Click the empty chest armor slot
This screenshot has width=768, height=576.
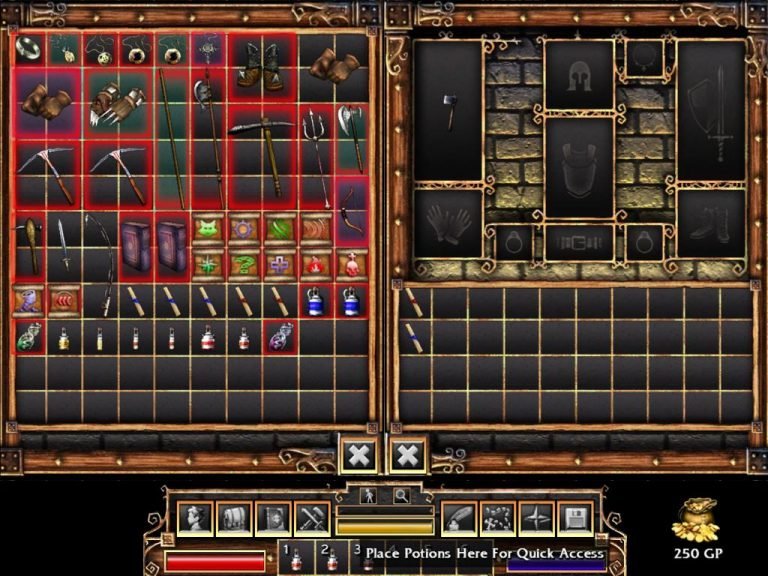[x=579, y=167]
